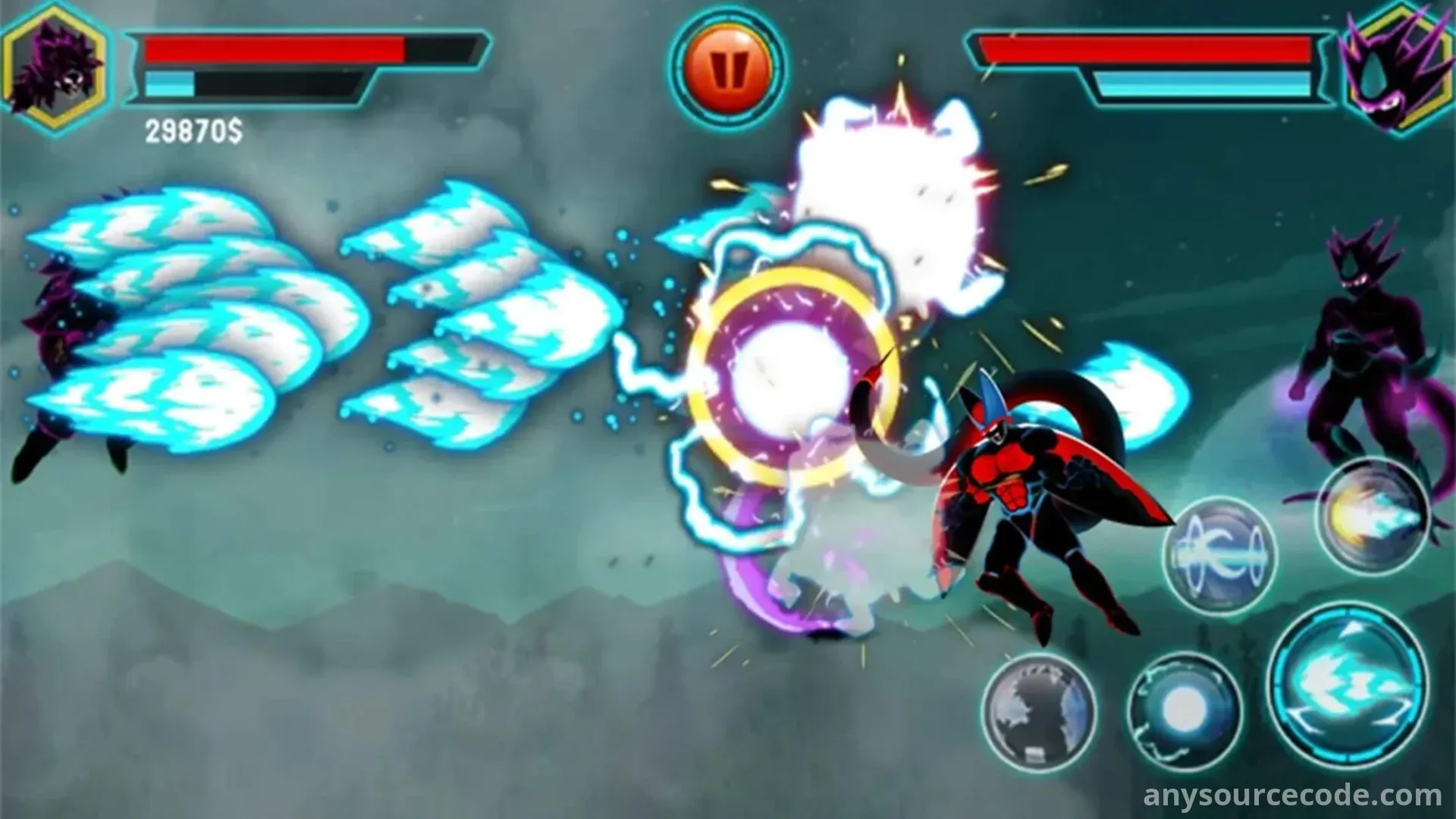Pause the game with the red button
Screen dimensions: 1456x819
click(727, 67)
